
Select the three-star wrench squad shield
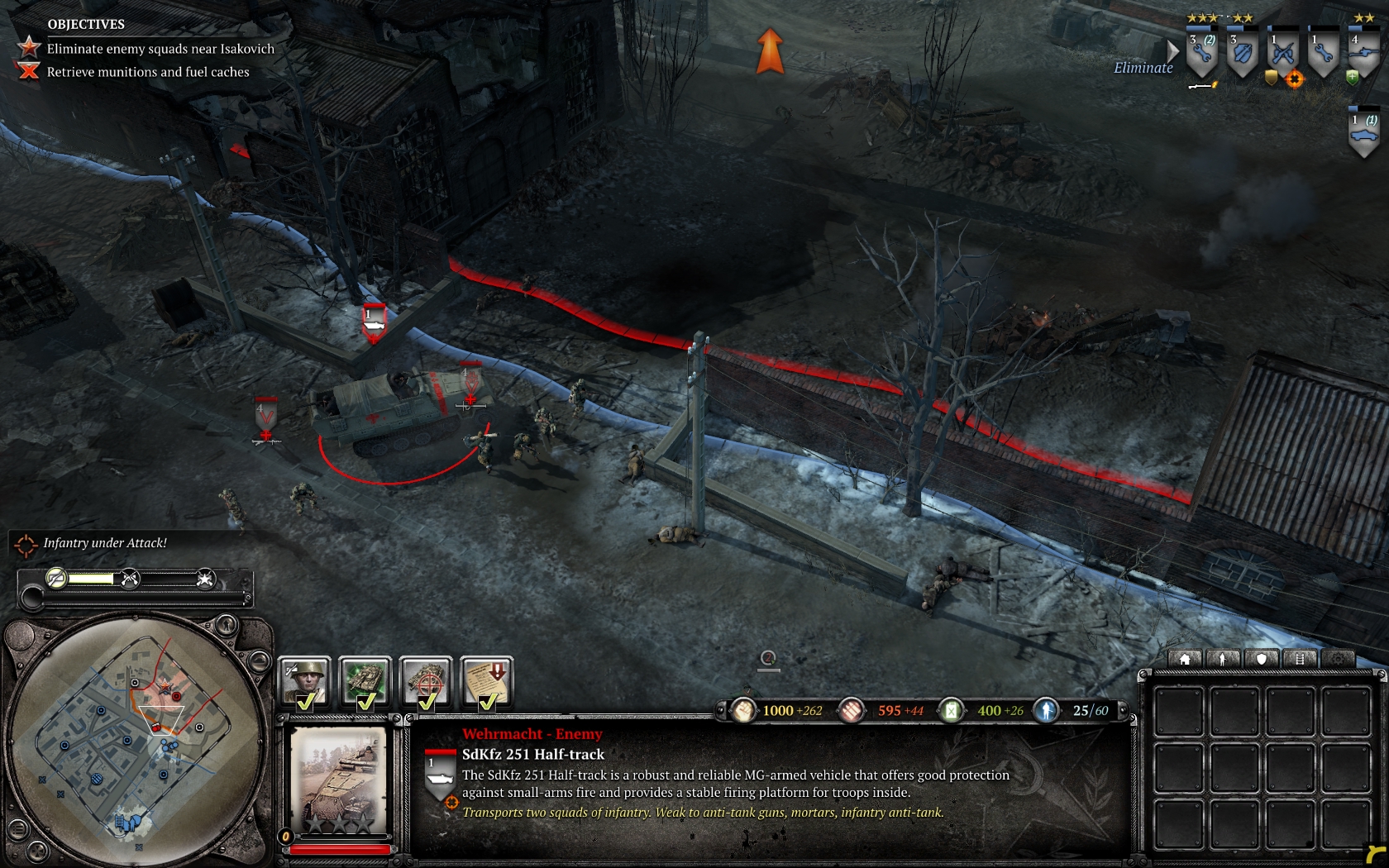pyautogui.click(x=1201, y=54)
